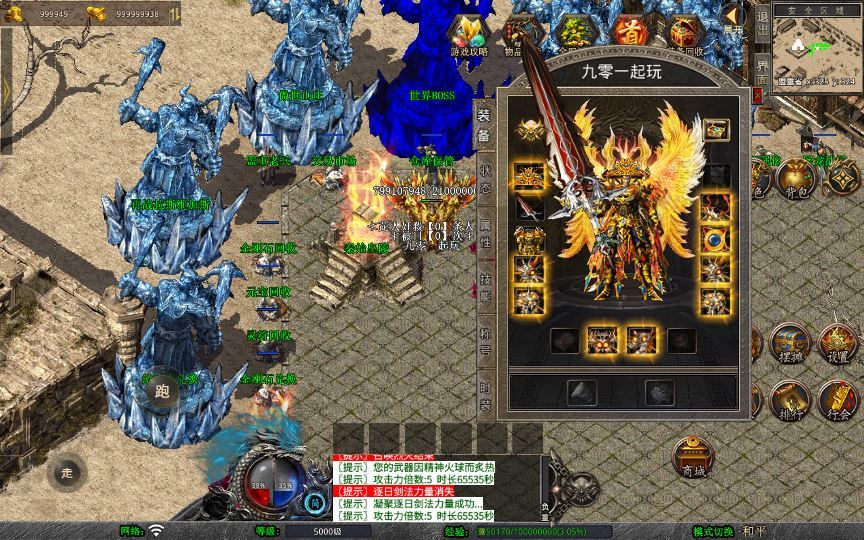
Task: Open the 设置 settings button
Action: point(838,344)
